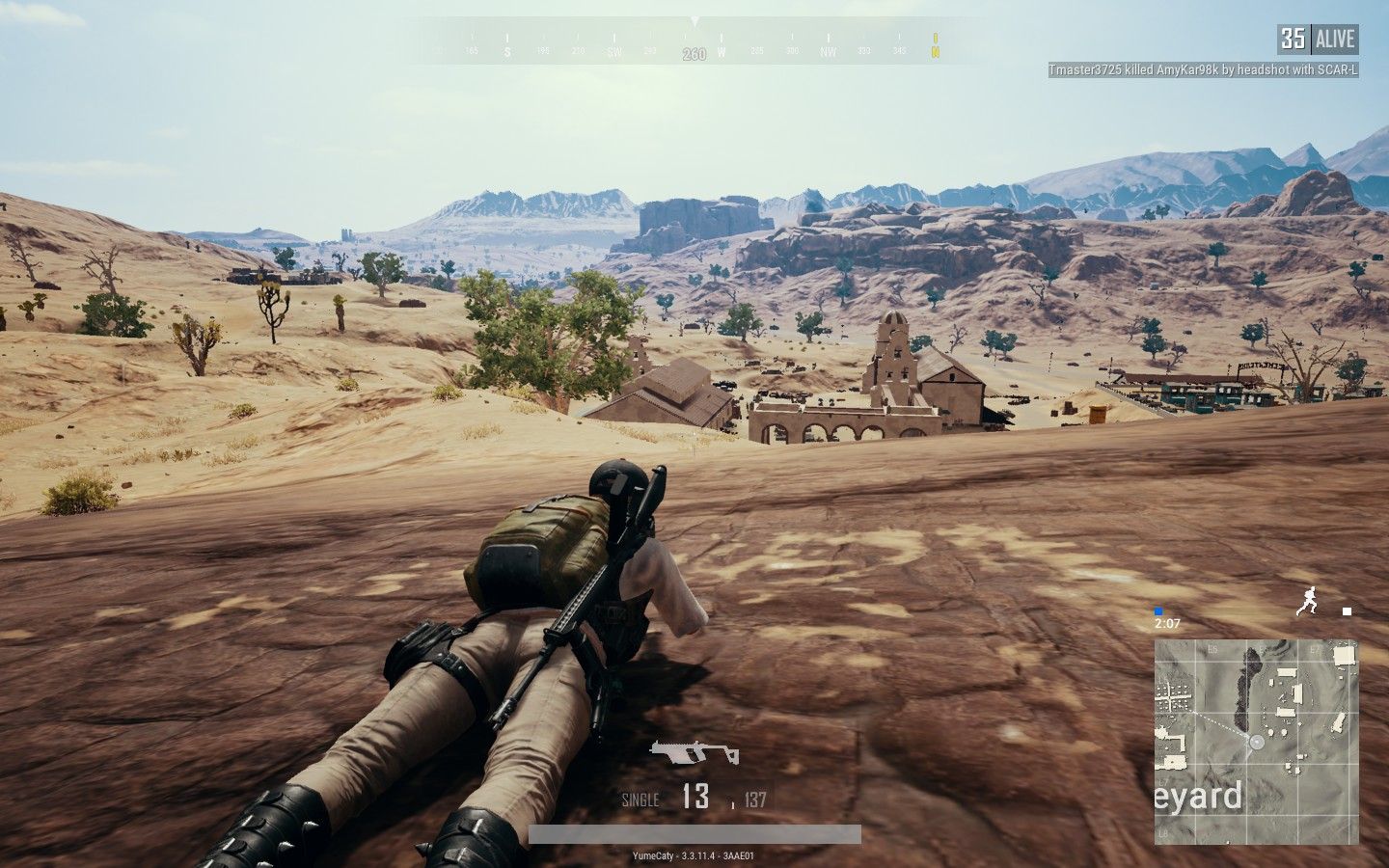This screenshot has width=1389, height=868.
Task: Click the SW marker on the compass strip
Action: click(614, 53)
